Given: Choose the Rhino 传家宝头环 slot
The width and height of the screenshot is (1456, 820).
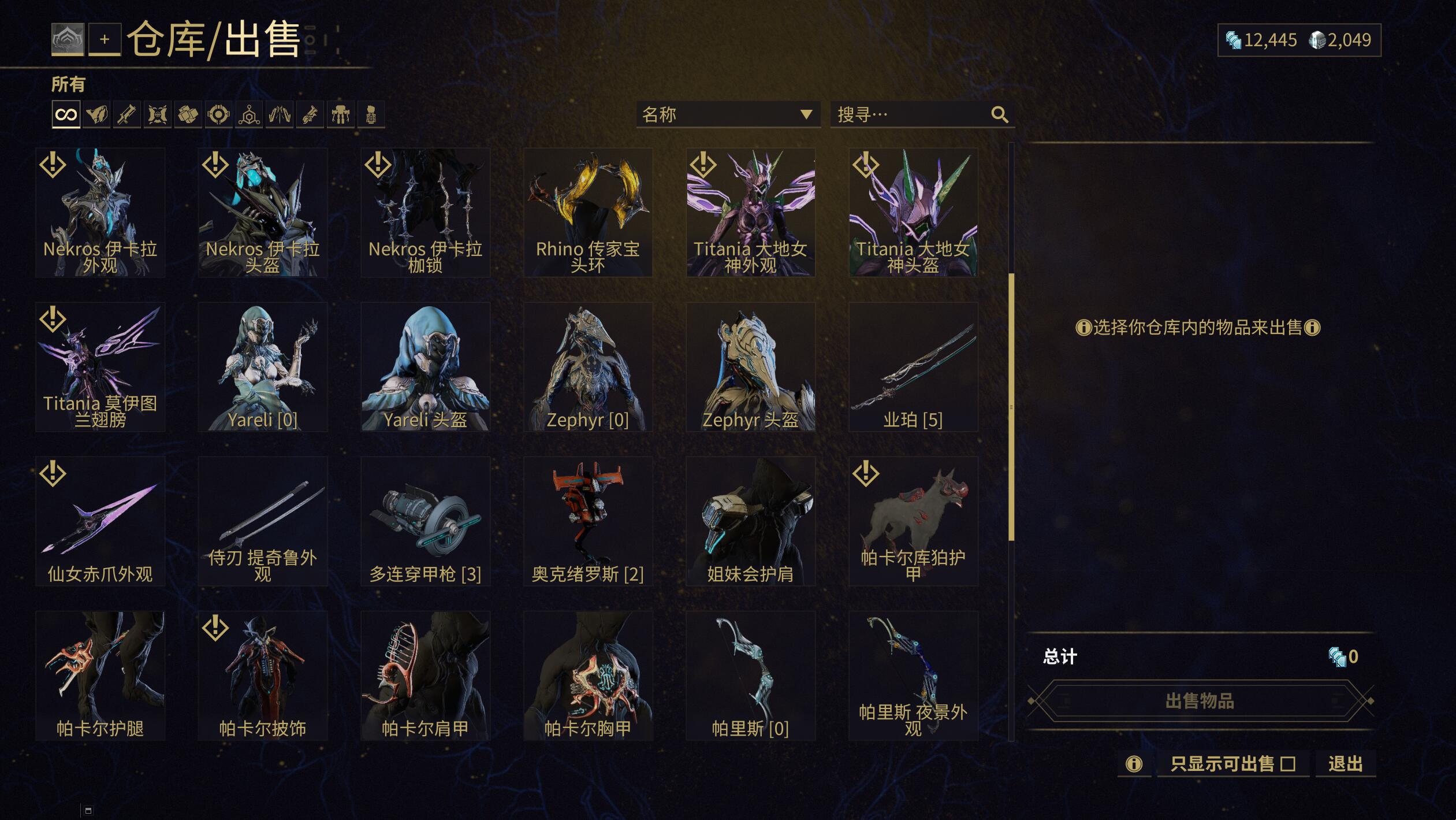Looking at the screenshot, I should tap(588, 212).
